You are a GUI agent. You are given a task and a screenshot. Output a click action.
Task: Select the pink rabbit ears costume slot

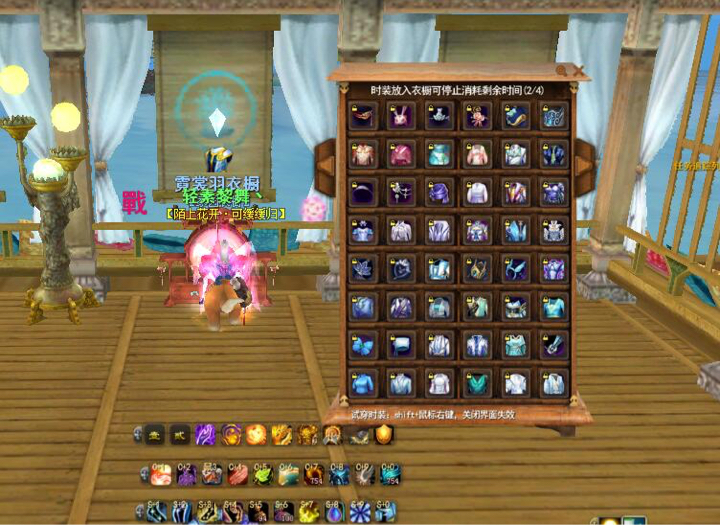pos(401,117)
